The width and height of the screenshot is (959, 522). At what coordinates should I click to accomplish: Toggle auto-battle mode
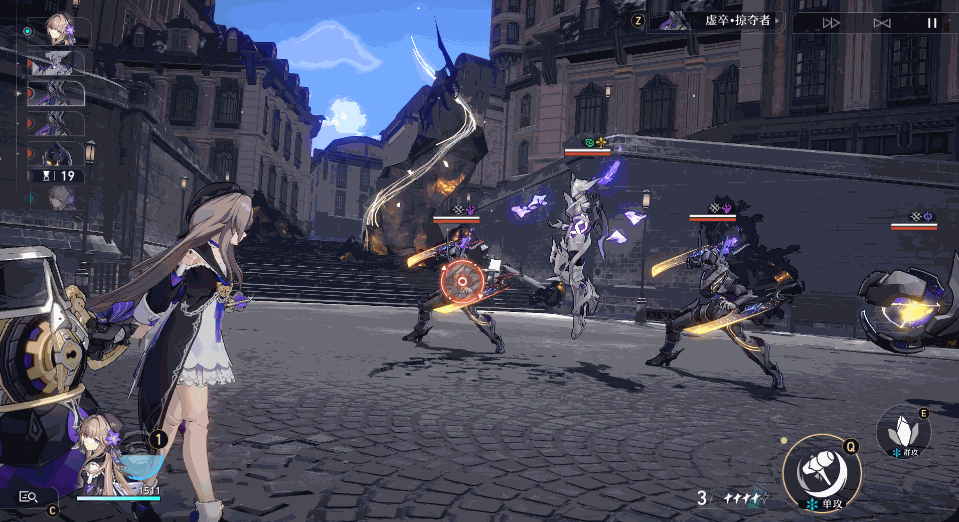[x=881, y=22]
